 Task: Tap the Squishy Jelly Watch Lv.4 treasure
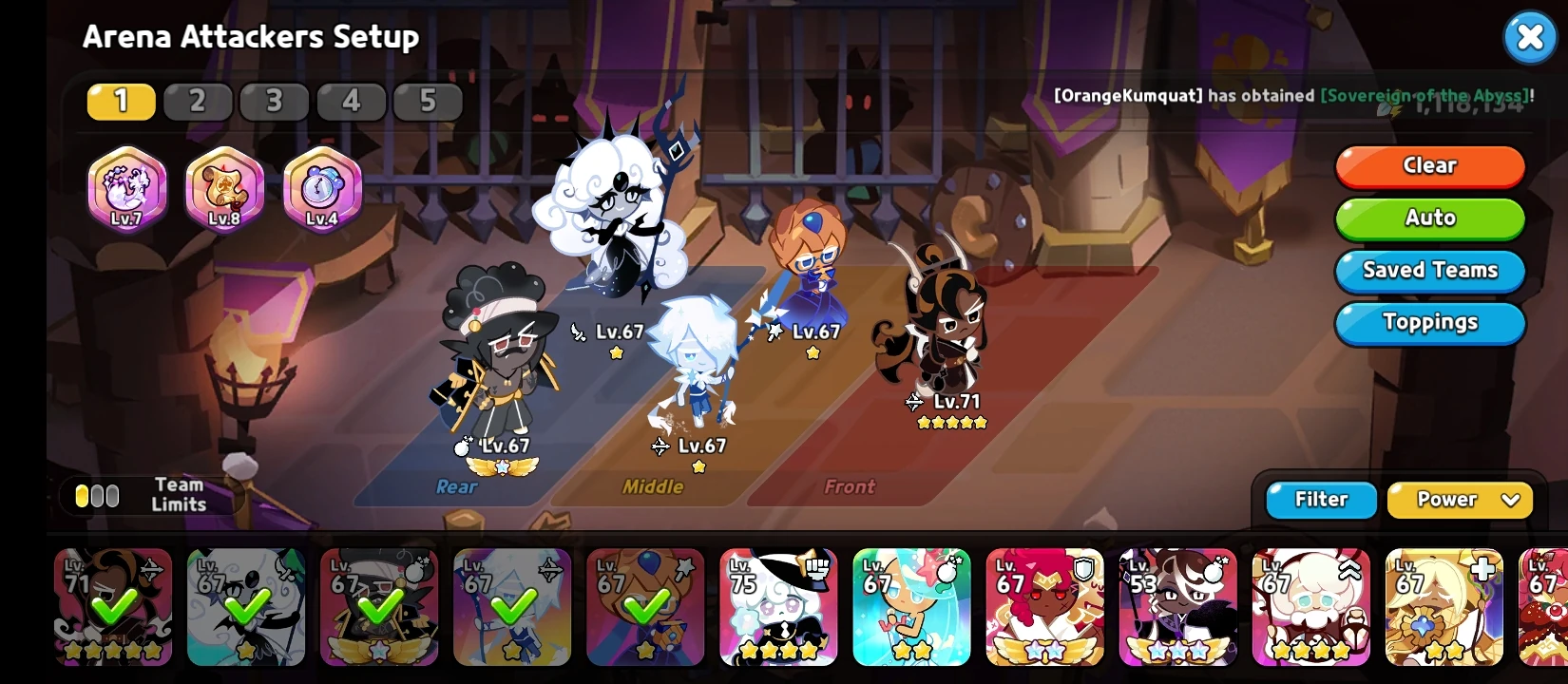tap(321, 188)
